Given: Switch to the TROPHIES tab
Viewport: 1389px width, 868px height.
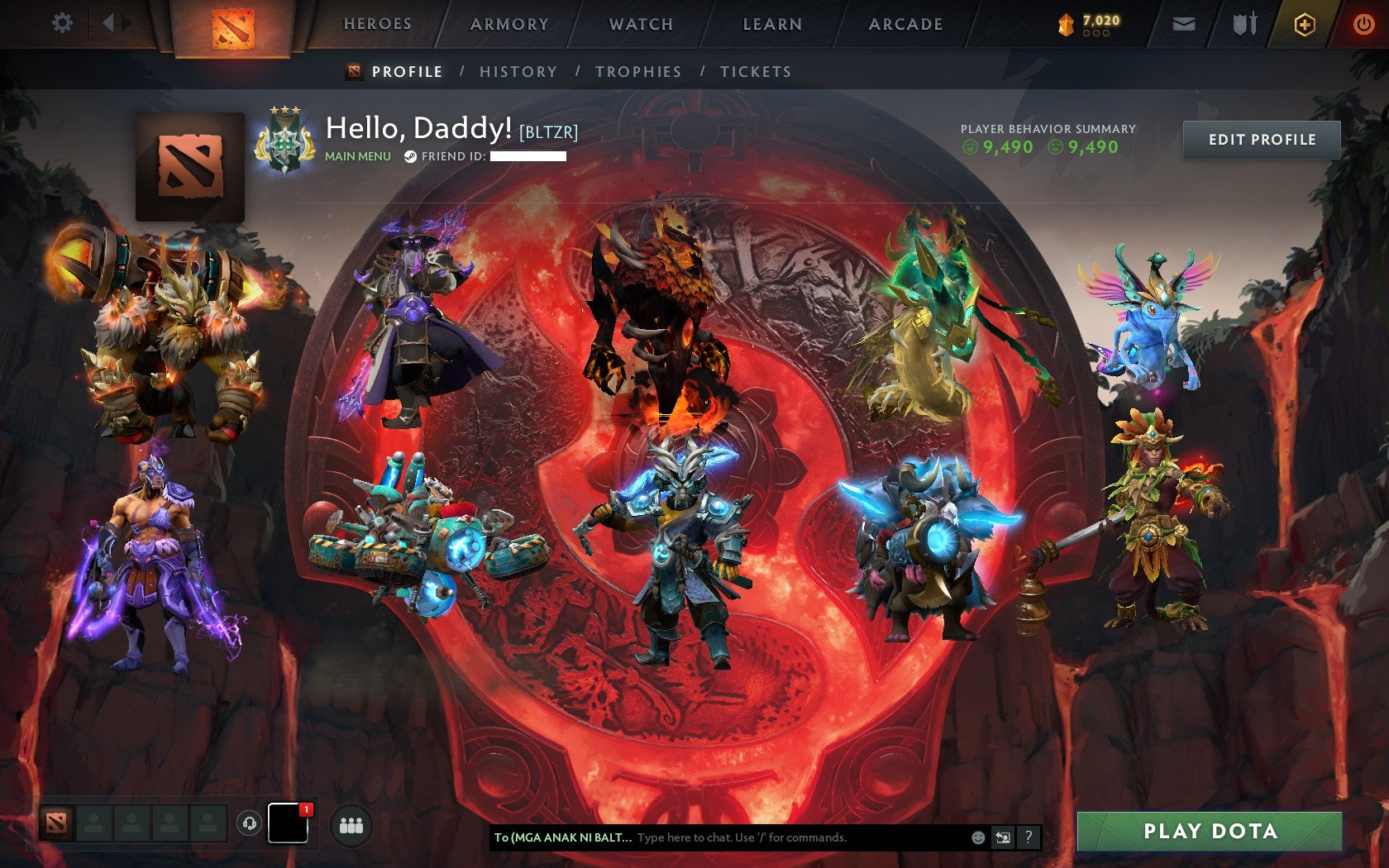Looking at the screenshot, I should coord(637,72).
